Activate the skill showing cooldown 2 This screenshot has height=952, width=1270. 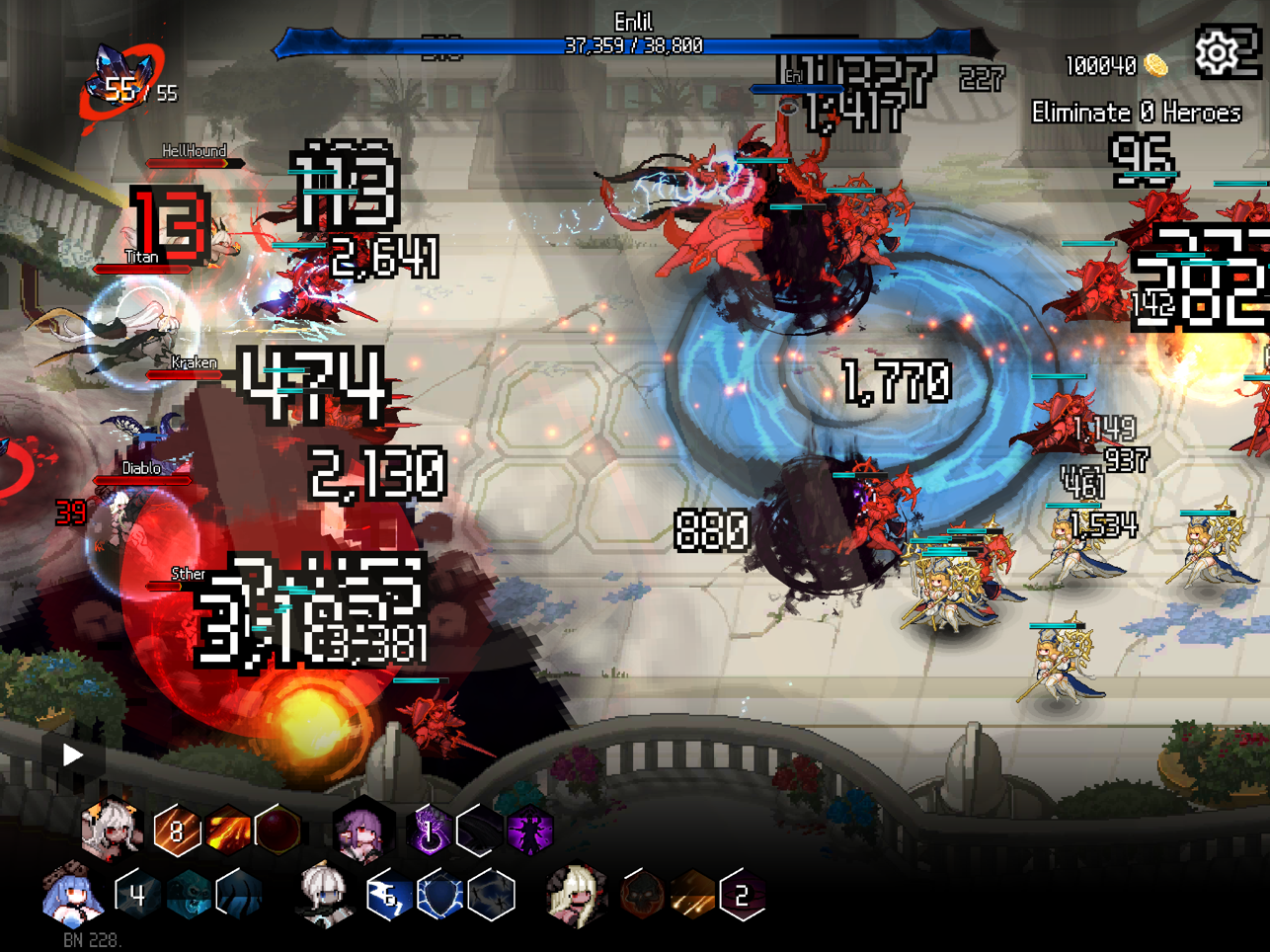[x=743, y=896]
